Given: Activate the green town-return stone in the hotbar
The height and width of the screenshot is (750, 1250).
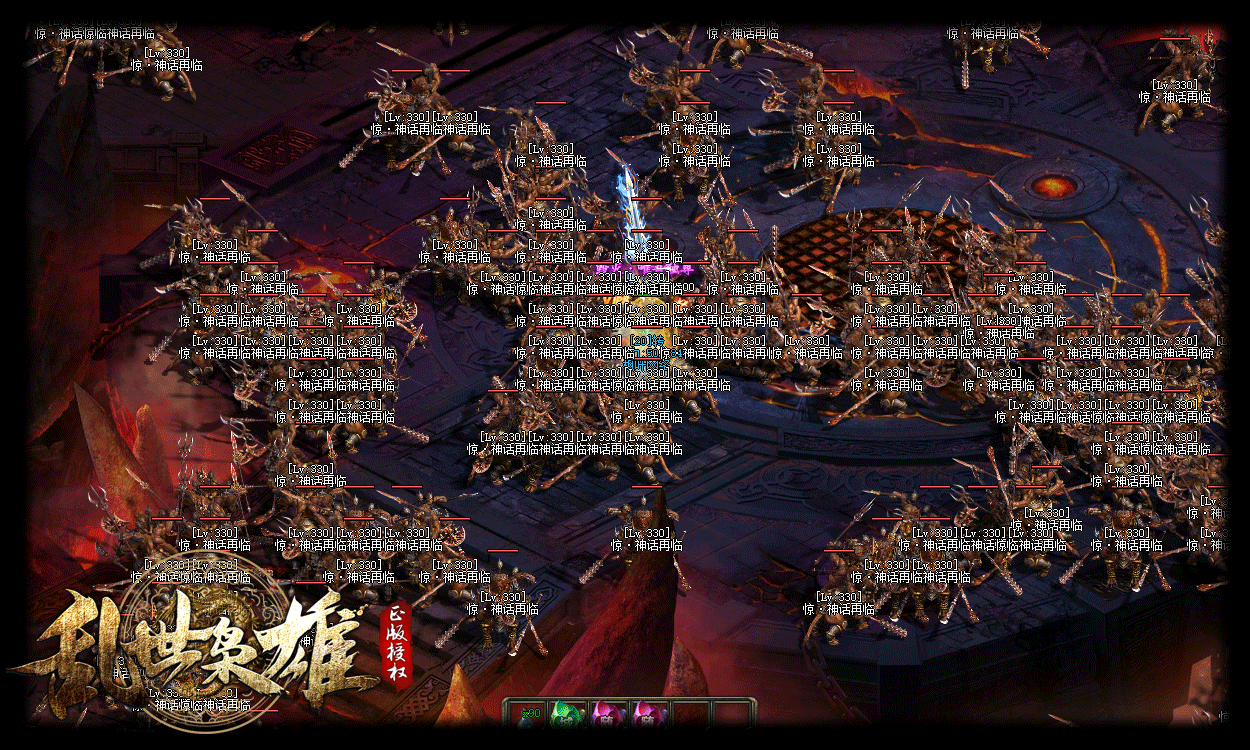Looking at the screenshot, I should (567, 716).
